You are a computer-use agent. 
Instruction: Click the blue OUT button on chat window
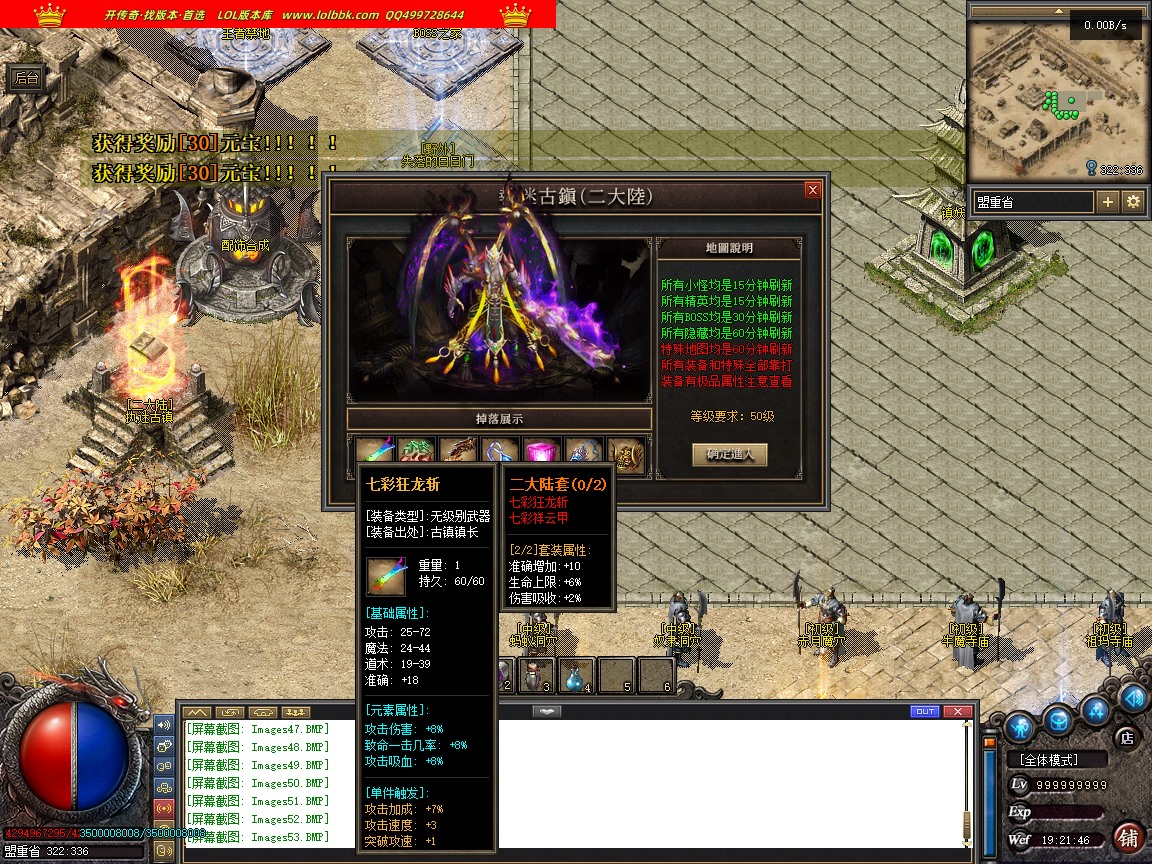tap(925, 711)
